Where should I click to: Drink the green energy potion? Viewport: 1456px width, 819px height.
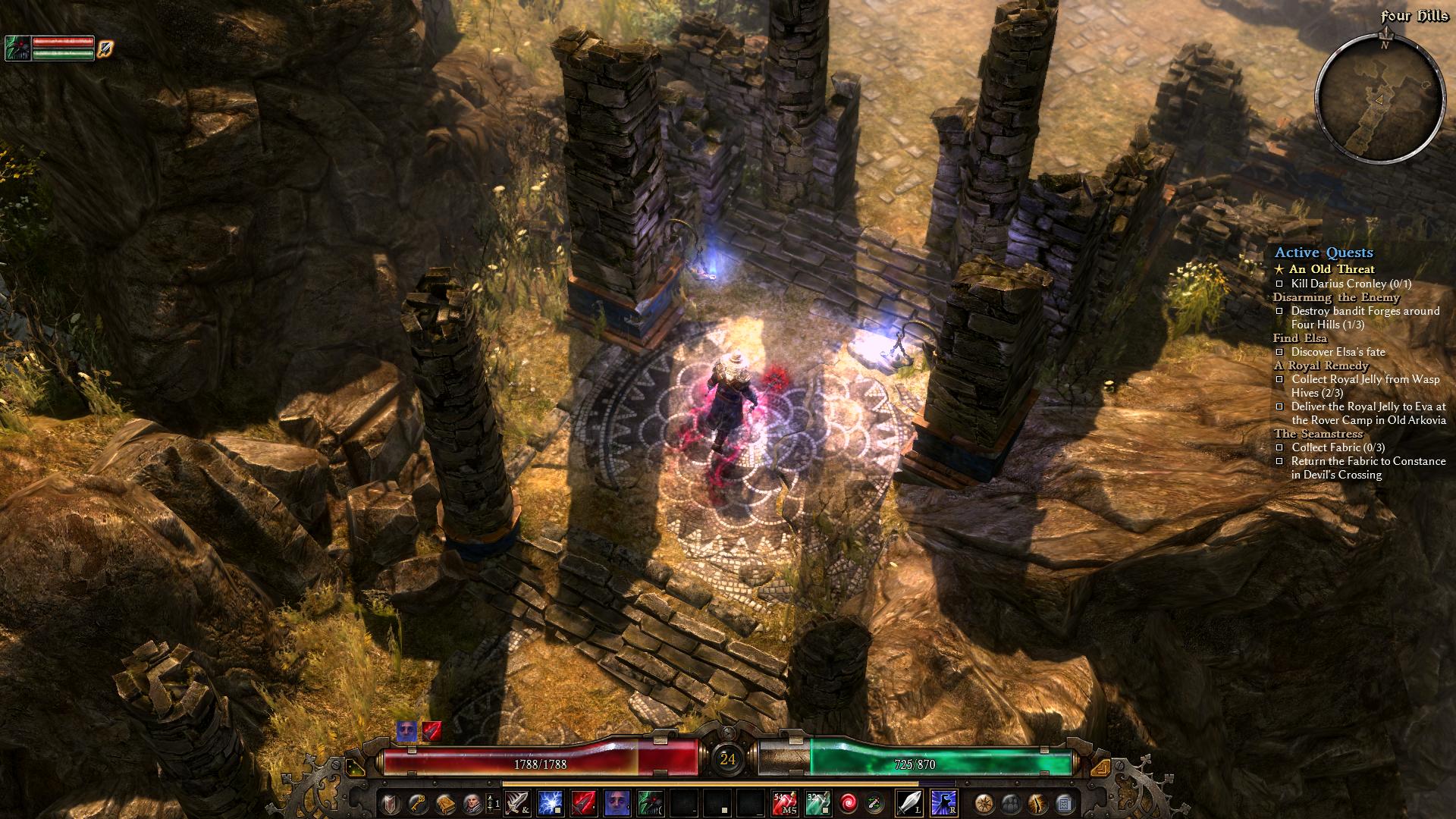click(x=817, y=802)
